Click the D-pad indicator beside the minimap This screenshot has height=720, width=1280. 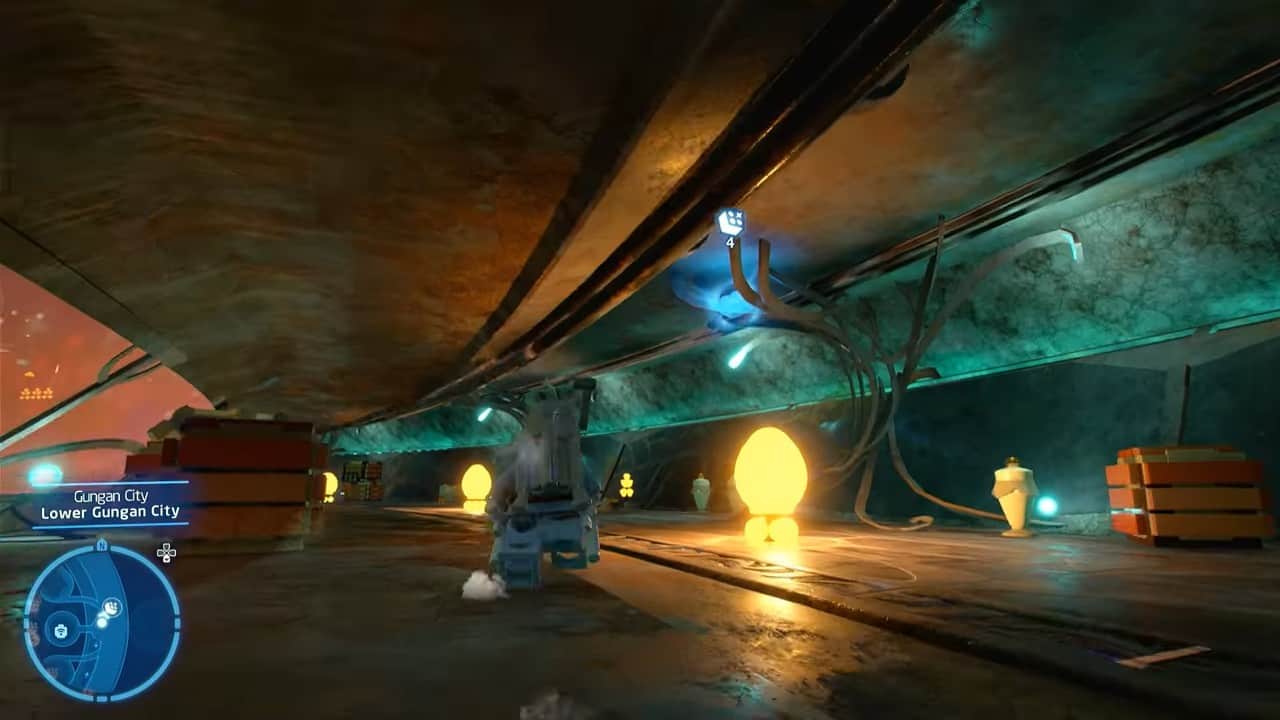click(x=165, y=551)
